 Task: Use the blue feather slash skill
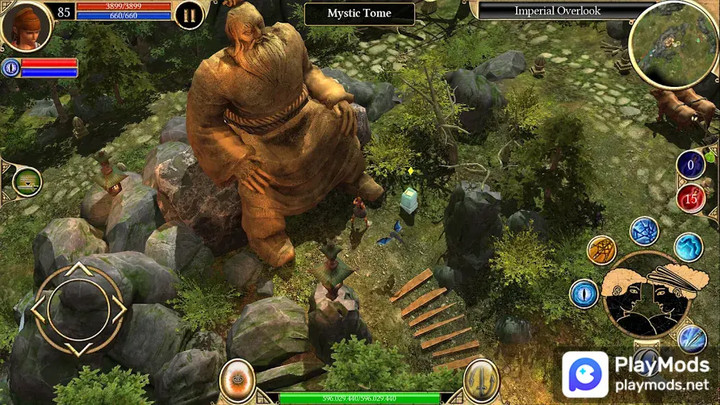(692, 338)
